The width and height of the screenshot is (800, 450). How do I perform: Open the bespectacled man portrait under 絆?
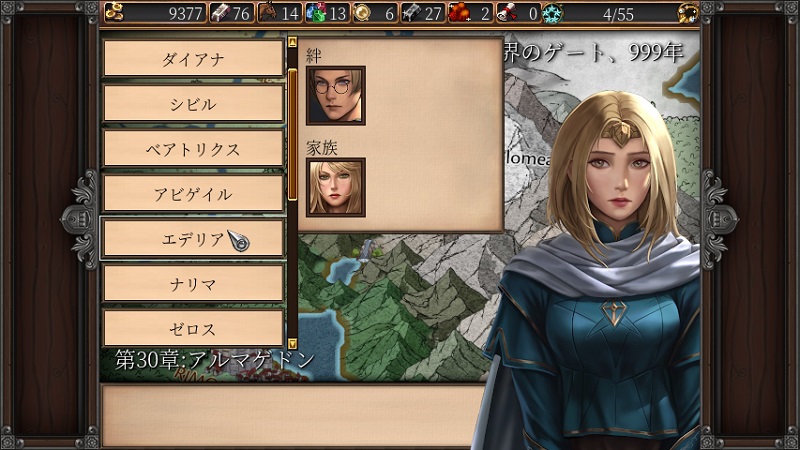335,95
